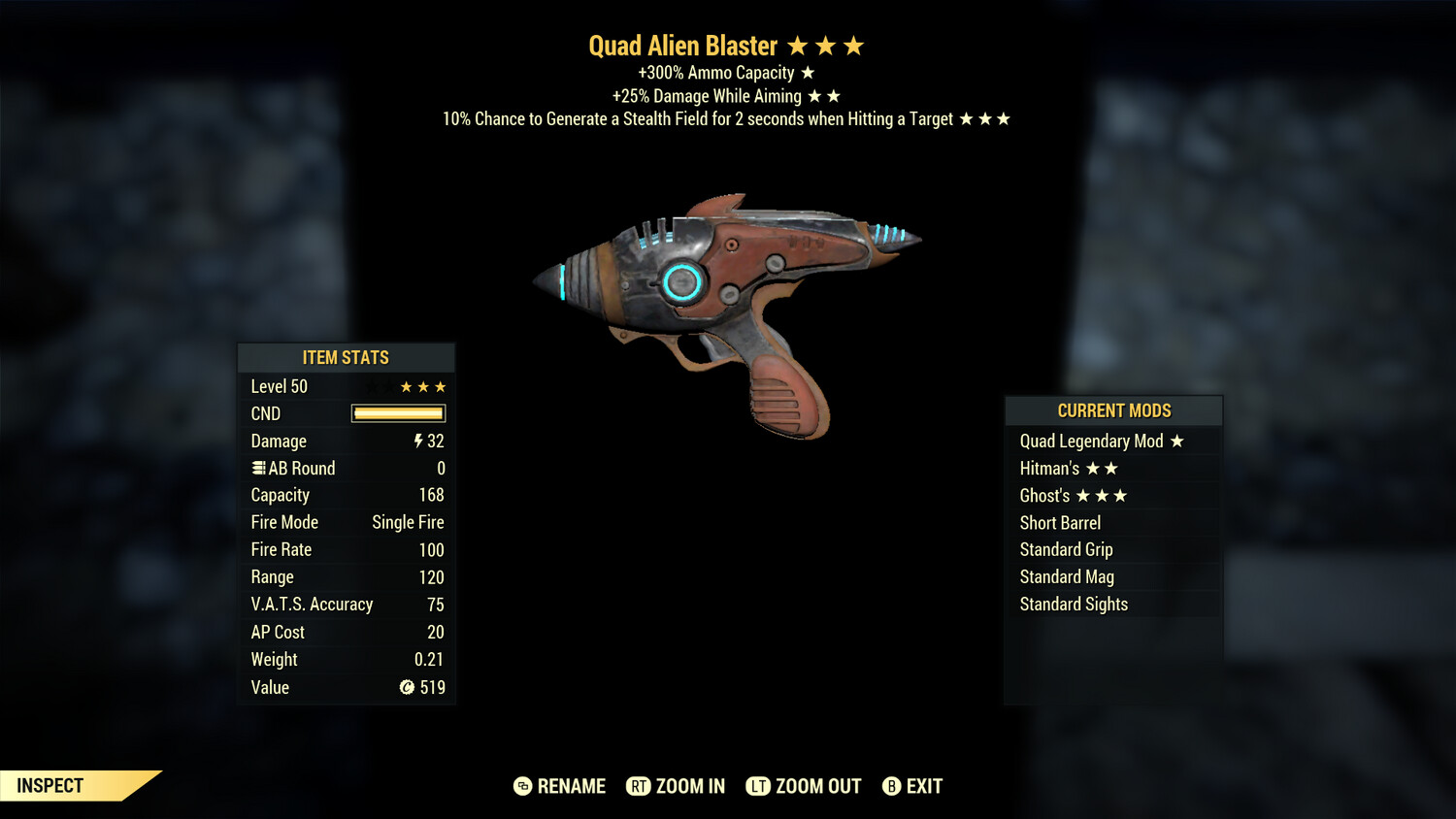Viewport: 1456px width, 819px height.
Task: Click the CND condition bar
Action: coord(397,413)
